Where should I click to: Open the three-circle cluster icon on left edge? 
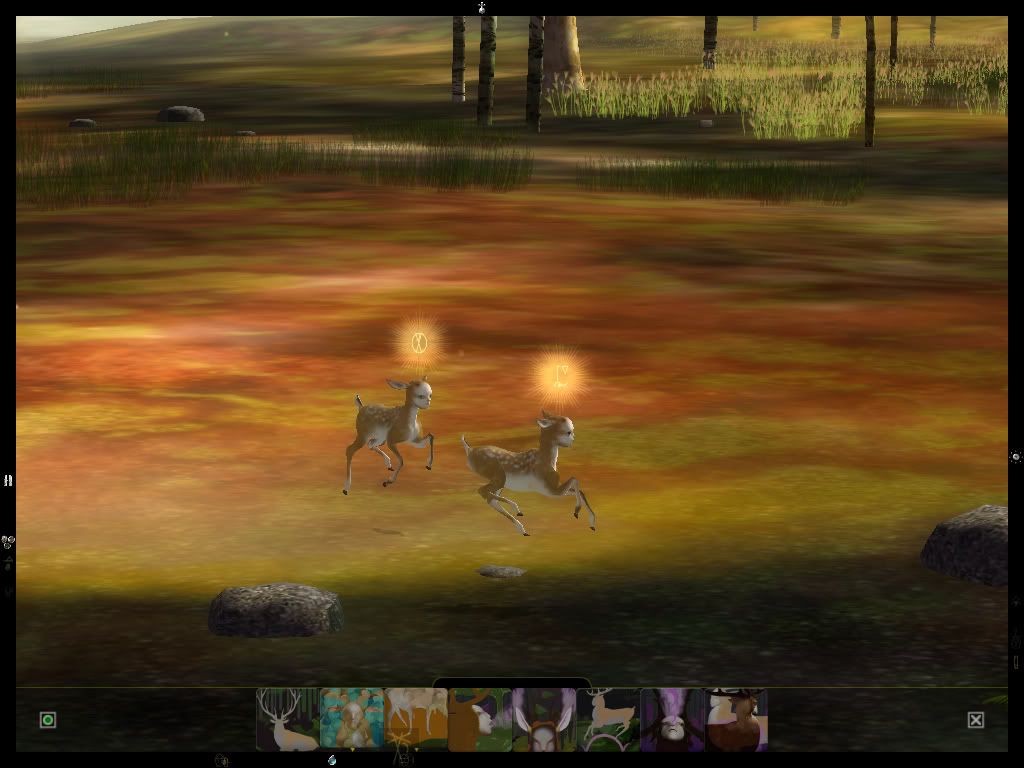[8, 542]
